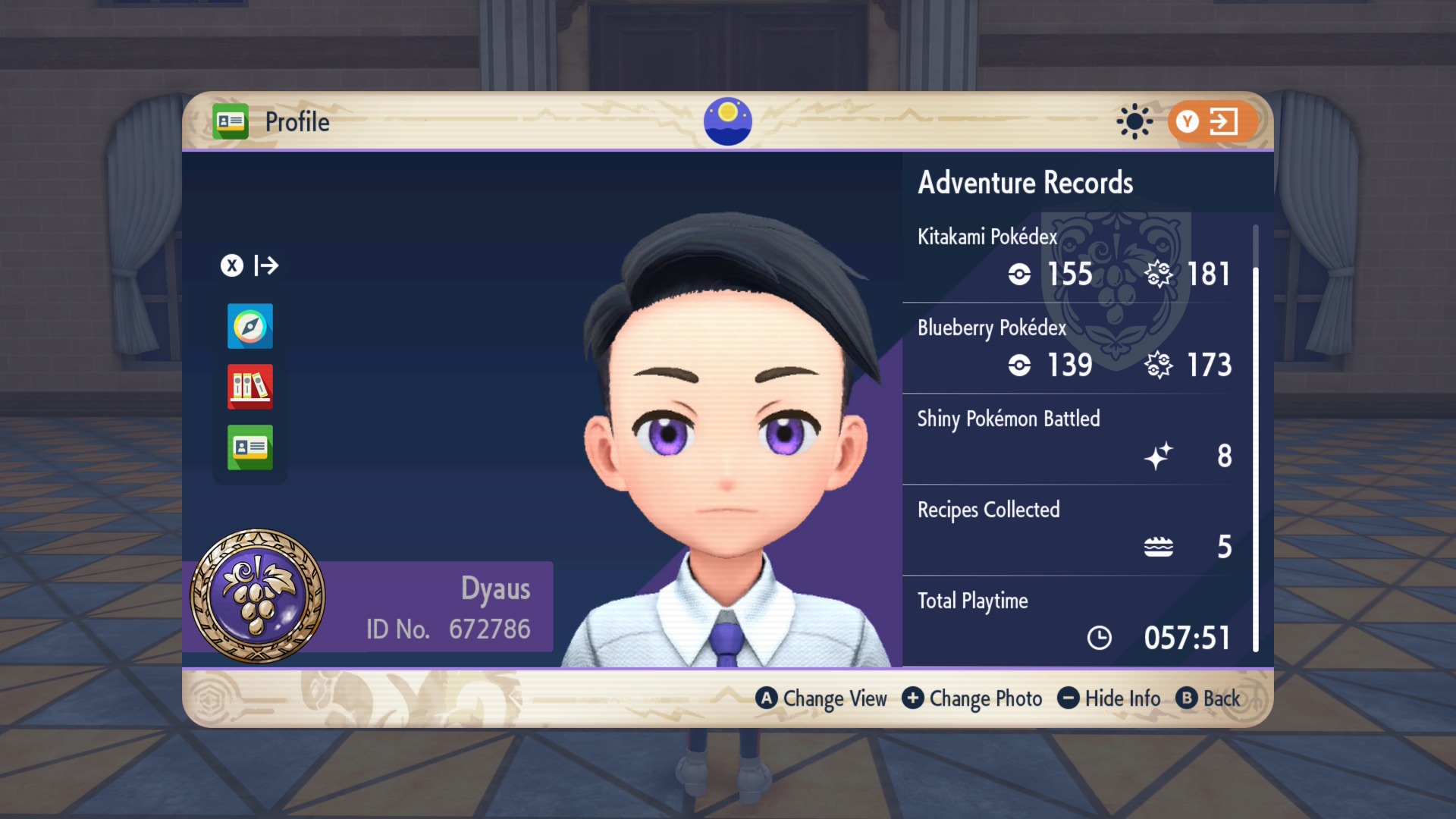Select the Kitakami Pokédex record row
Image resolution: width=1456 pixels, height=819 pixels.
1075,258
